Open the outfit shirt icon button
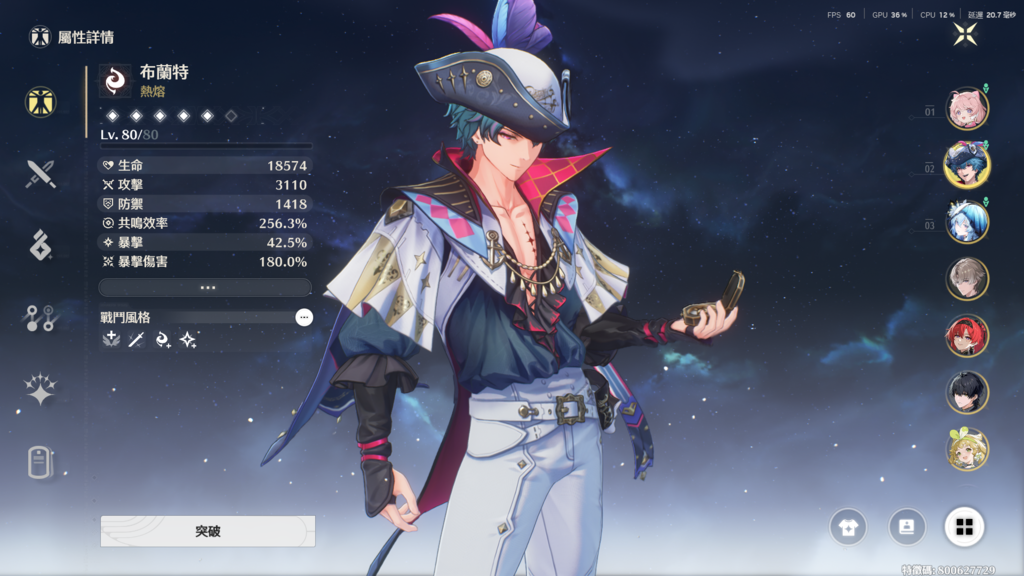The width and height of the screenshot is (1024, 576). [x=848, y=526]
